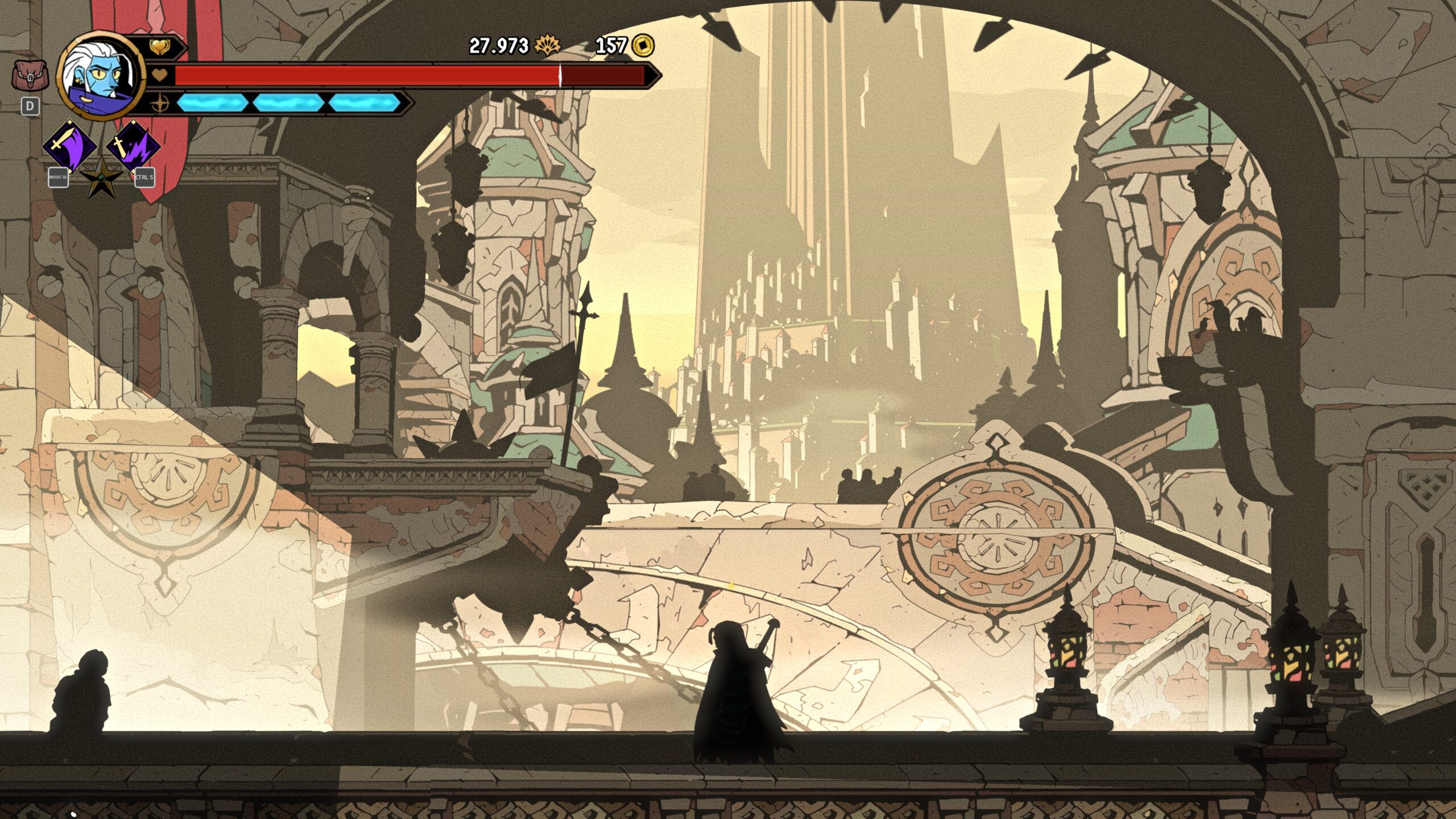Viewport: 1456px width, 819px height.
Task: Open the leather bag inventory icon
Action: click(x=30, y=76)
